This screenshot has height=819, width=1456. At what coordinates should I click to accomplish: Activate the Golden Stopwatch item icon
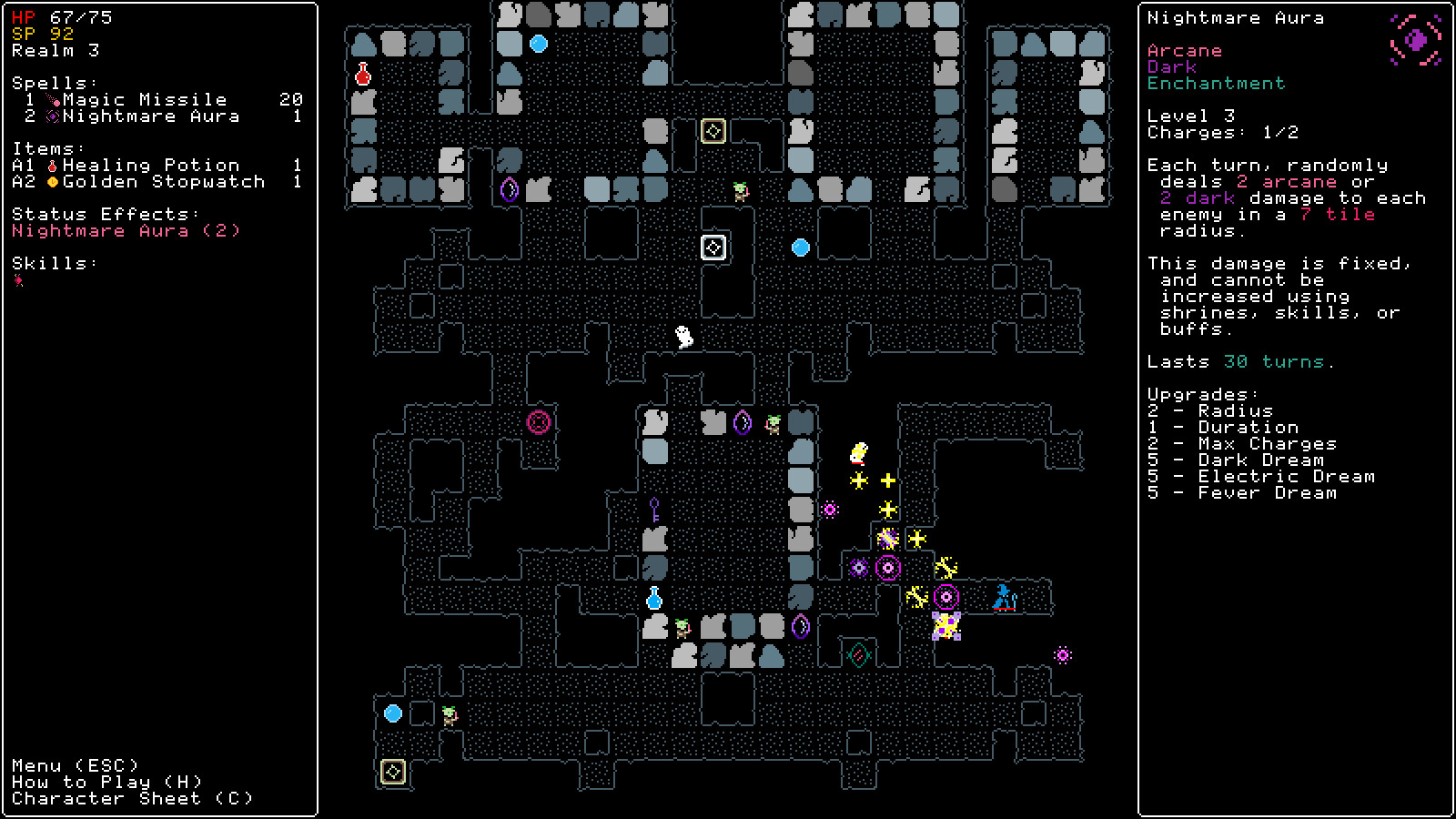(x=52, y=181)
